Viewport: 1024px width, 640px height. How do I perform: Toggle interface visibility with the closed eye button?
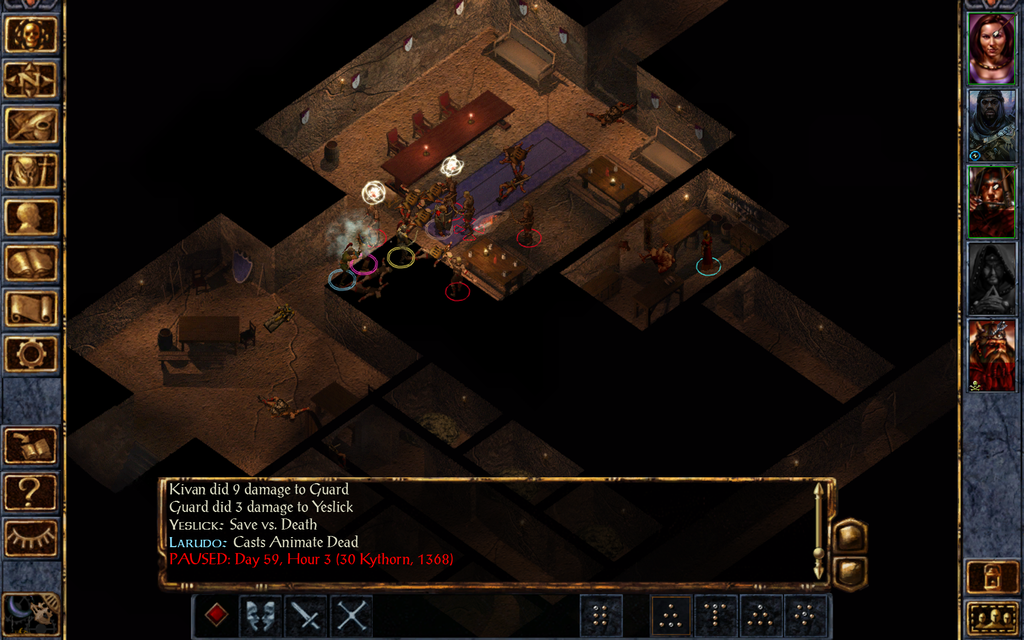(x=31, y=538)
